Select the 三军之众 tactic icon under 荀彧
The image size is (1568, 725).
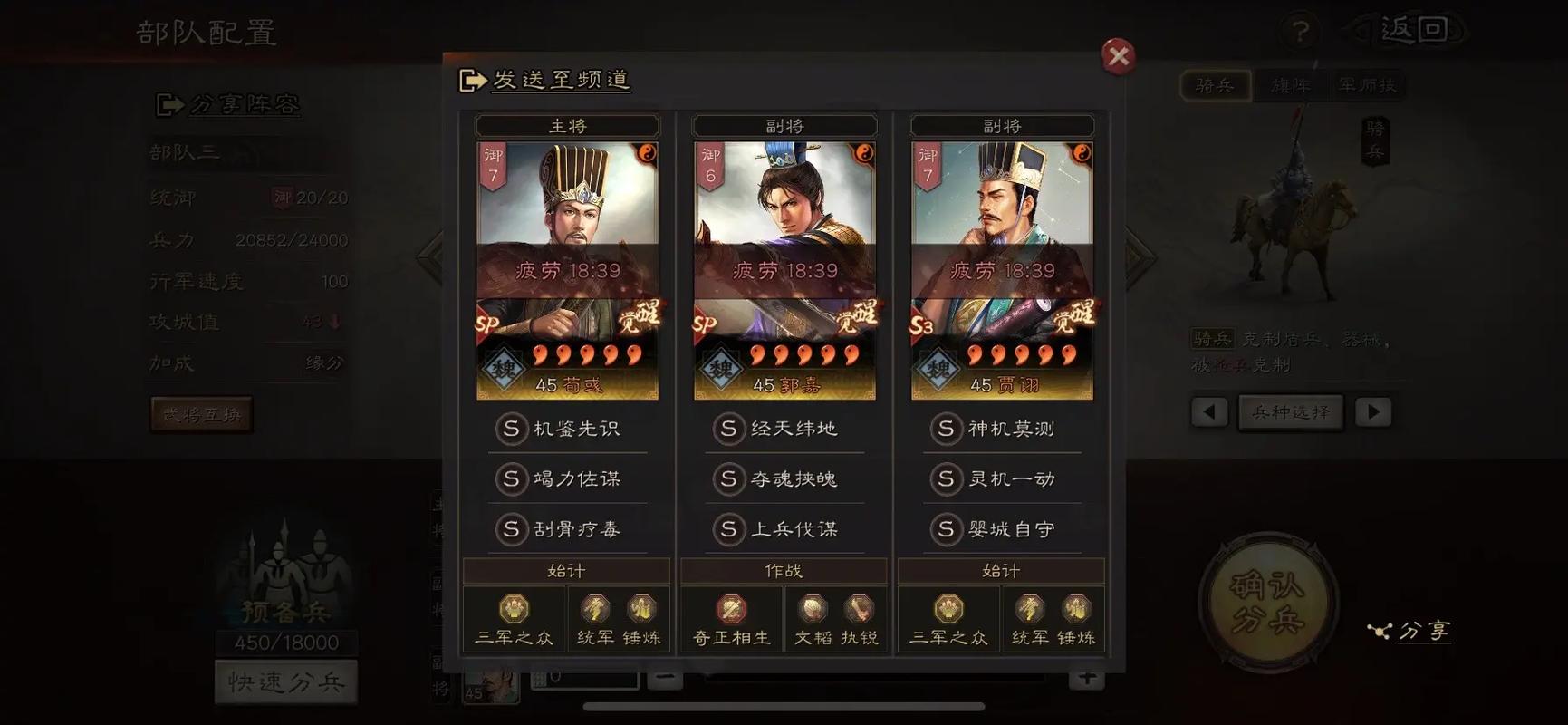pyautogui.click(x=514, y=608)
